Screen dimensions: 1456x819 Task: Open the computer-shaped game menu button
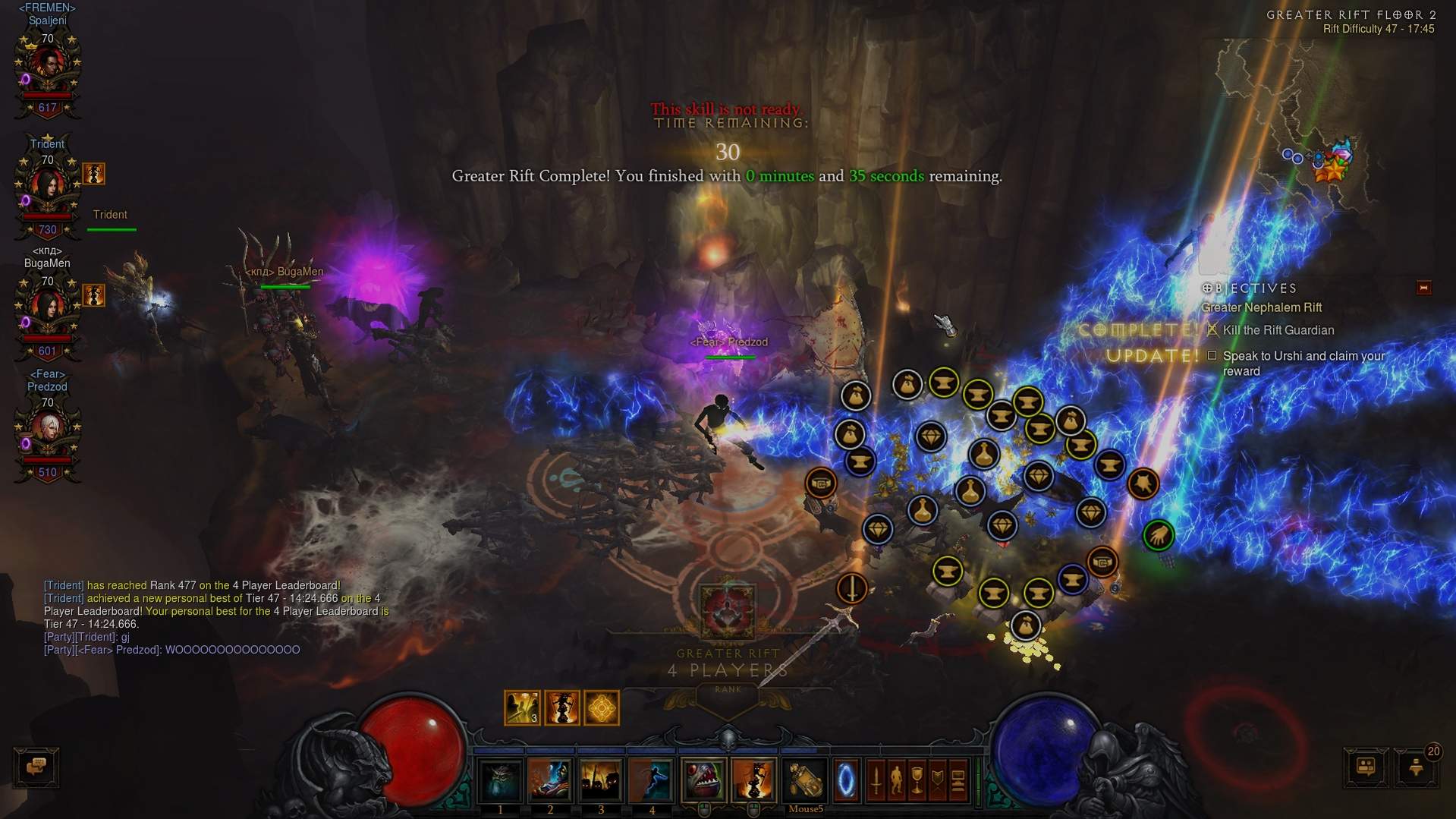coord(958,780)
